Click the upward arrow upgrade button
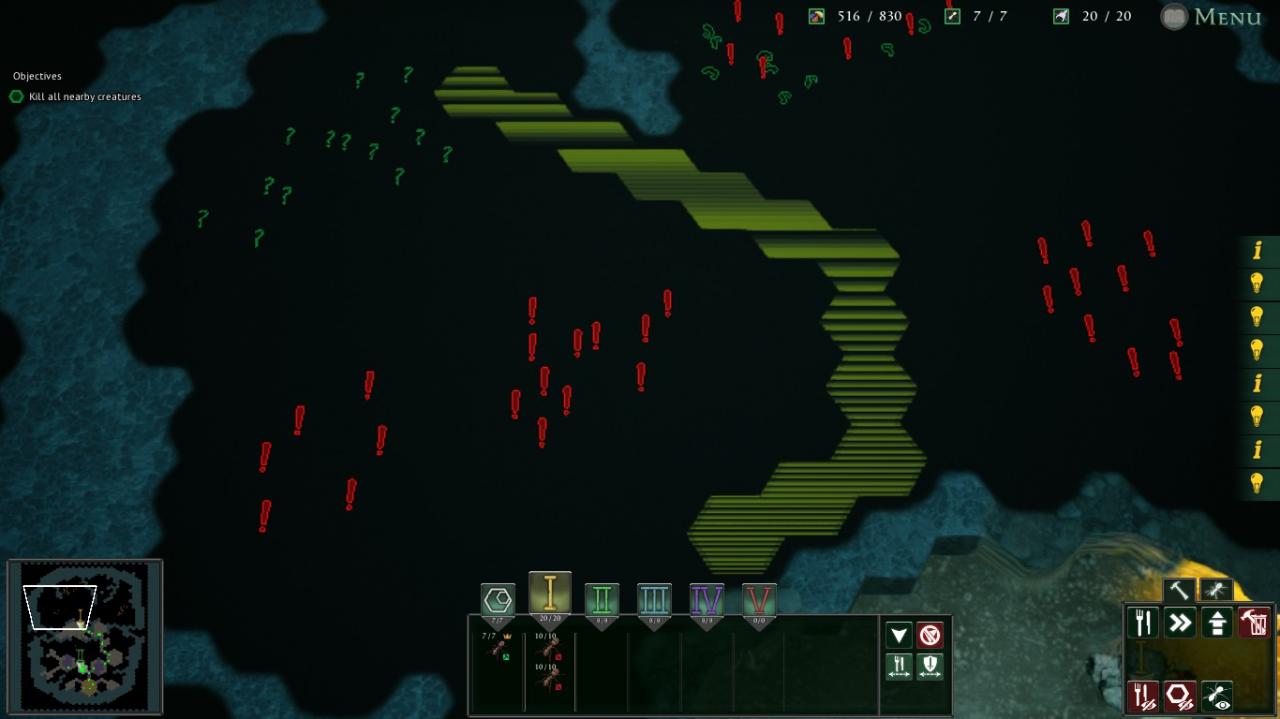The width and height of the screenshot is (1280, 719). pyautogui.click(x=1217, y=623)
